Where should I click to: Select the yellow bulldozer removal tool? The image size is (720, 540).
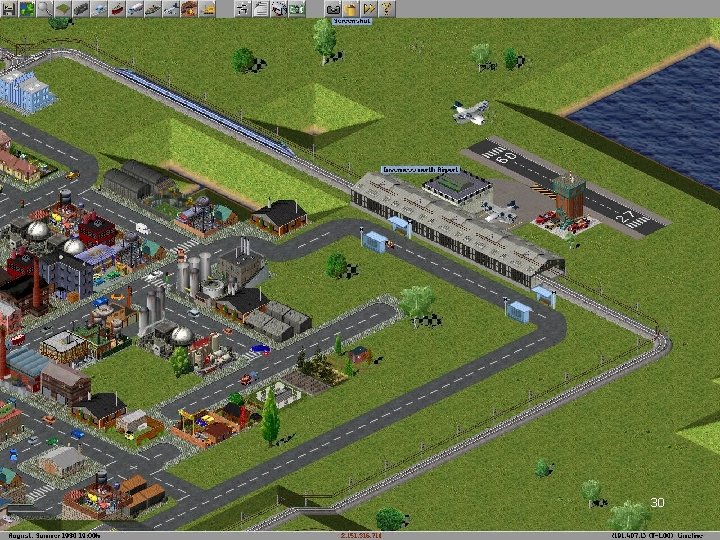tap(208, 9)
